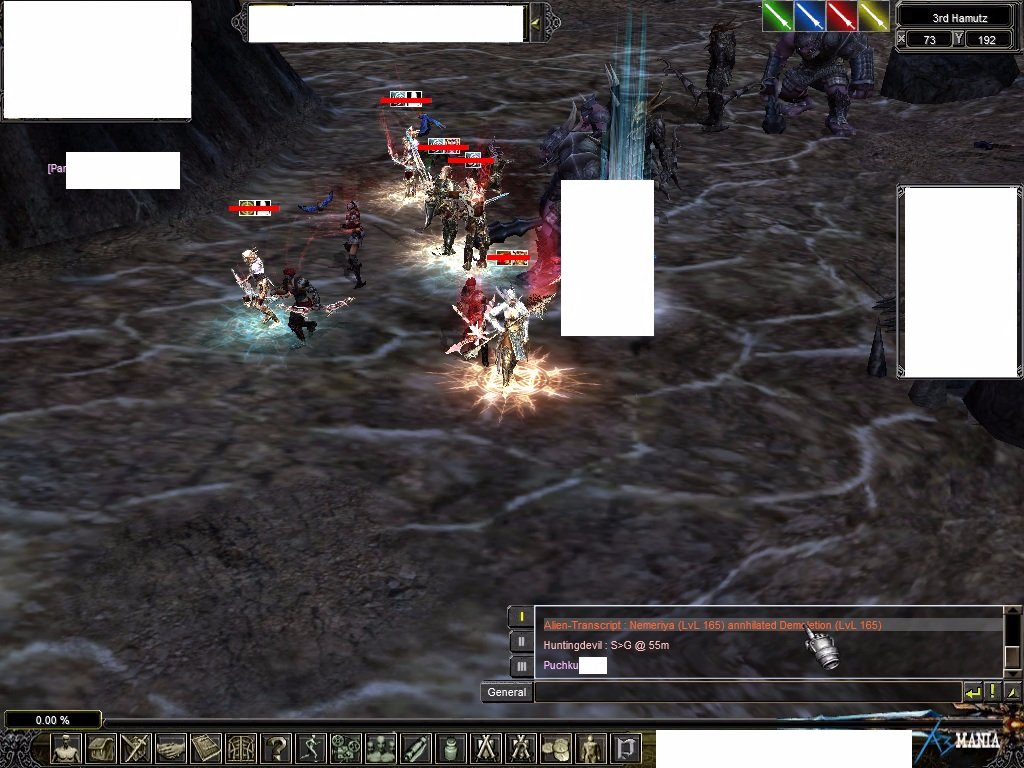The height and width of the screenshot is (768, 1024).
Task: Open the character figure icon in toolbar
Action: (66, 748)
